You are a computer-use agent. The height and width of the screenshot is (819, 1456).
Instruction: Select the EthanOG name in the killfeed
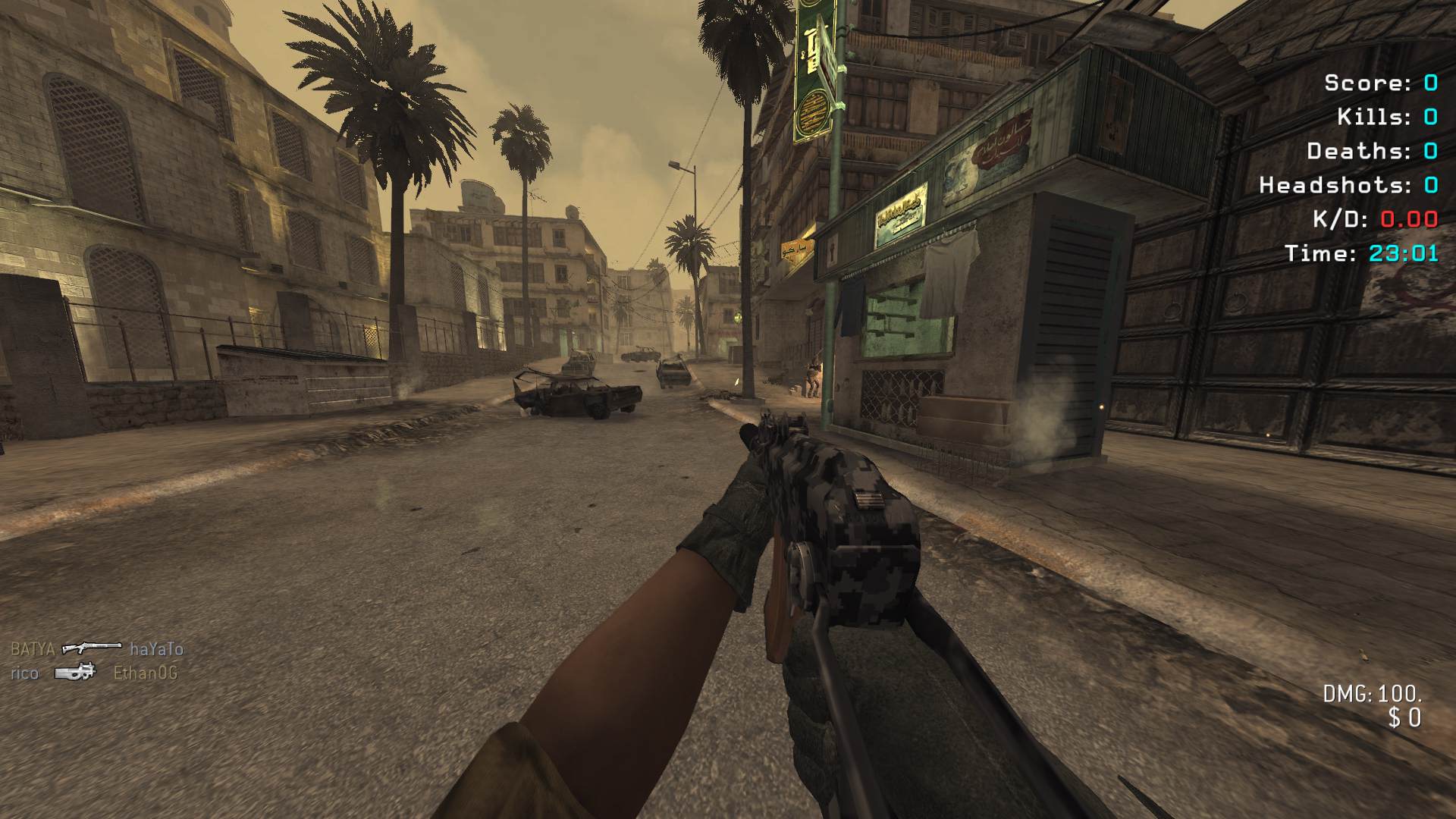tap(145, 673)
